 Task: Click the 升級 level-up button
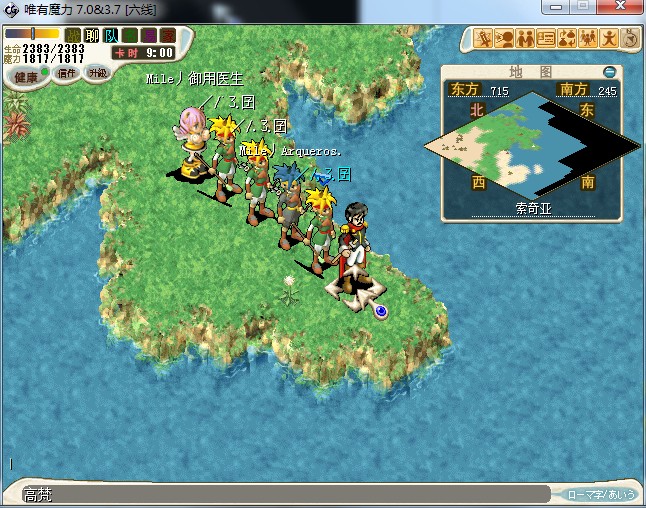tap(97, 73)
